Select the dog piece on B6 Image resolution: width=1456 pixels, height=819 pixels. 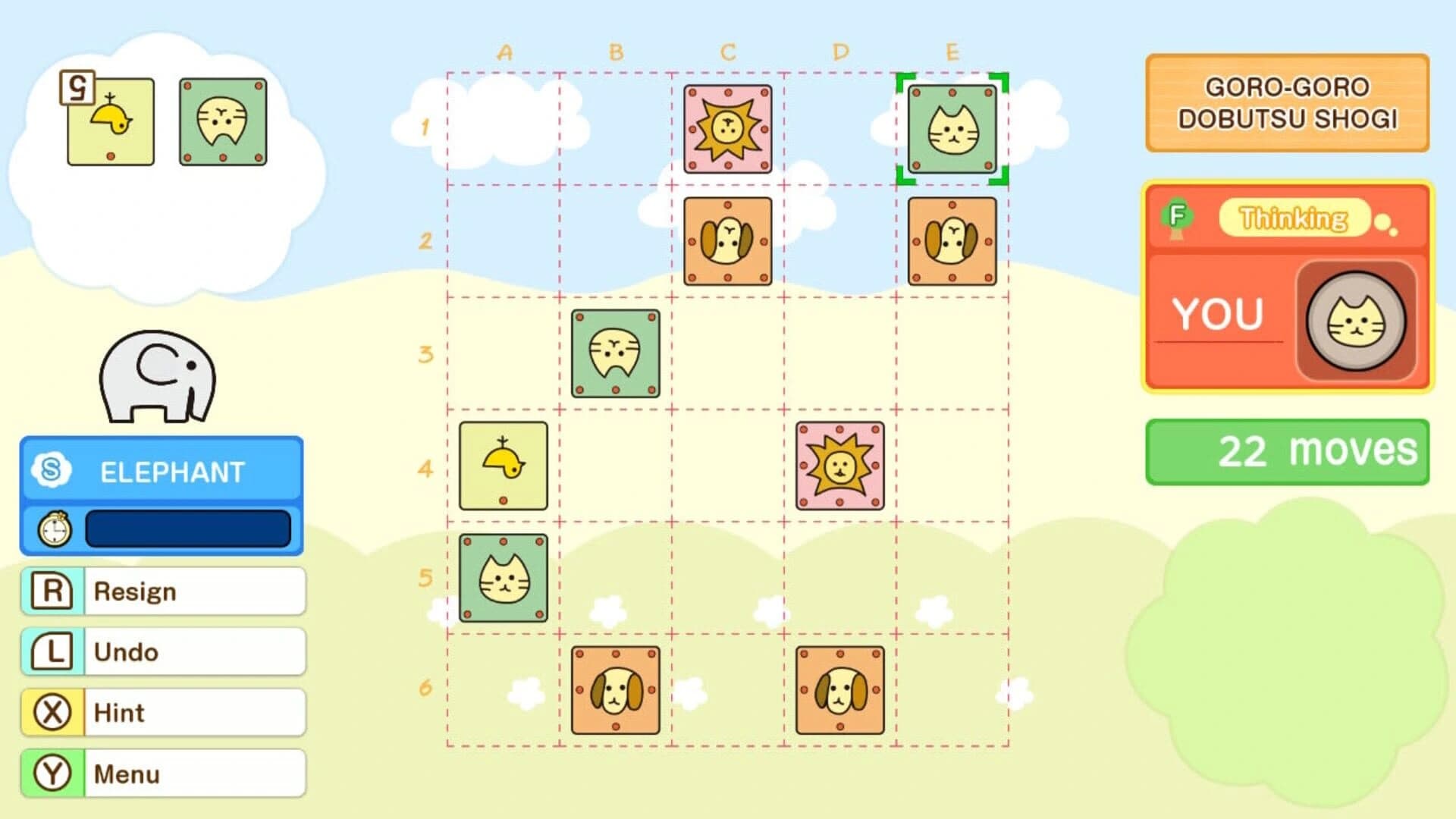616,690
